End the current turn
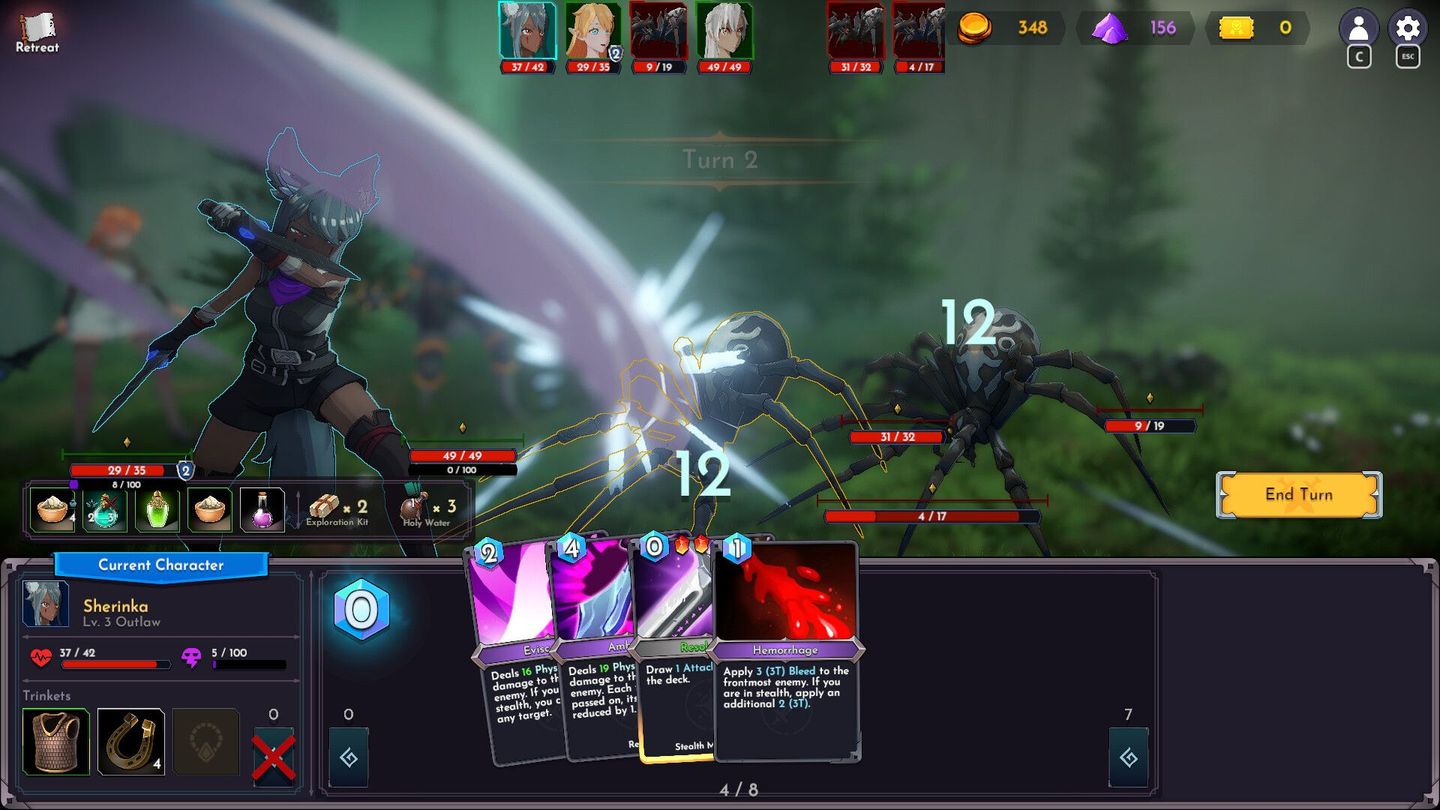This screenshot has height=810, width=1440. 1298,494
